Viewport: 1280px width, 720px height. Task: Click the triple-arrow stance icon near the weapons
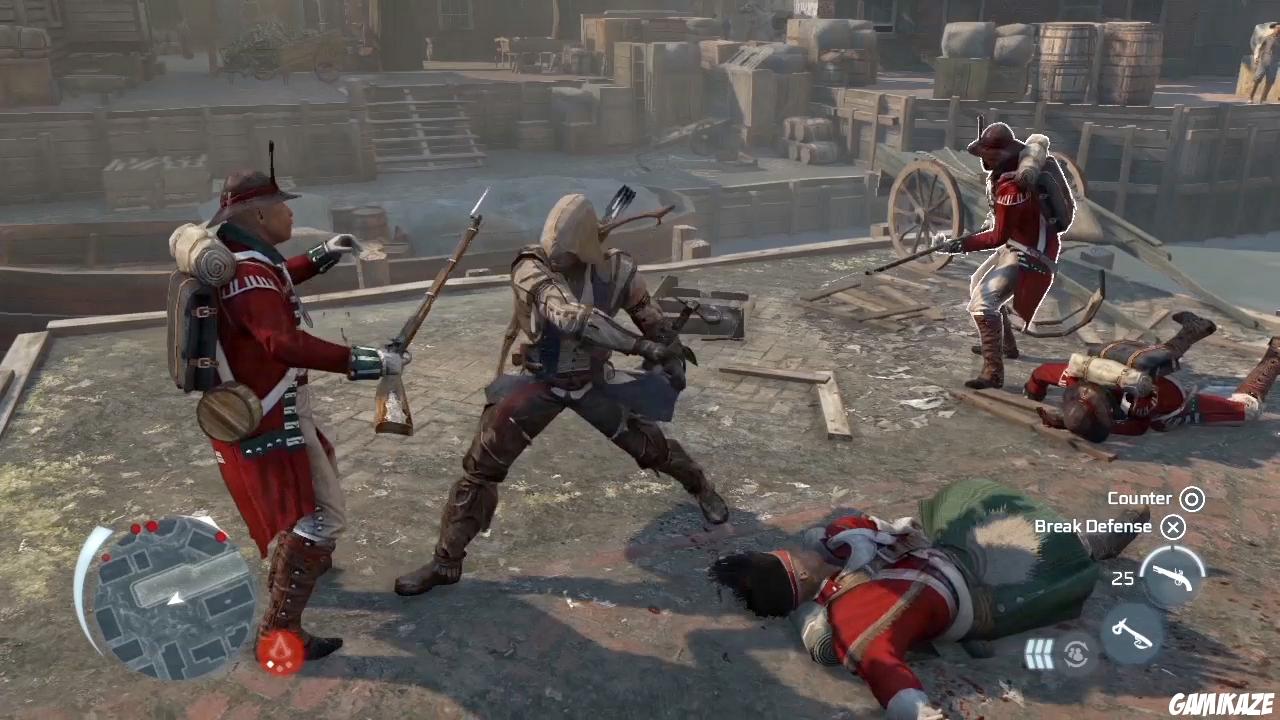click(1040, 651)
